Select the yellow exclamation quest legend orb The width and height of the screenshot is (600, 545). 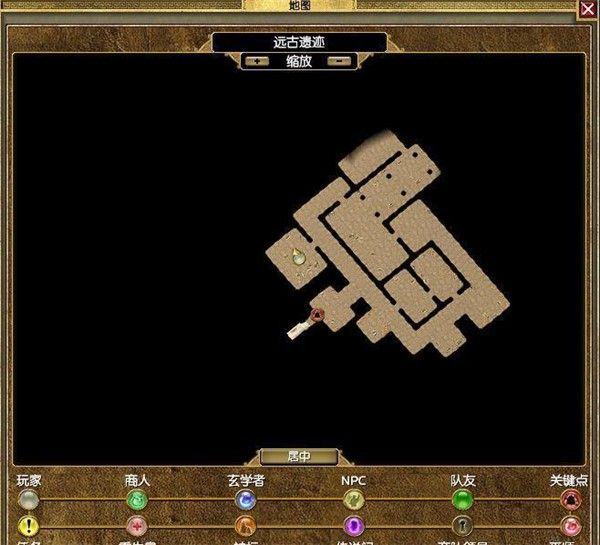28,526
